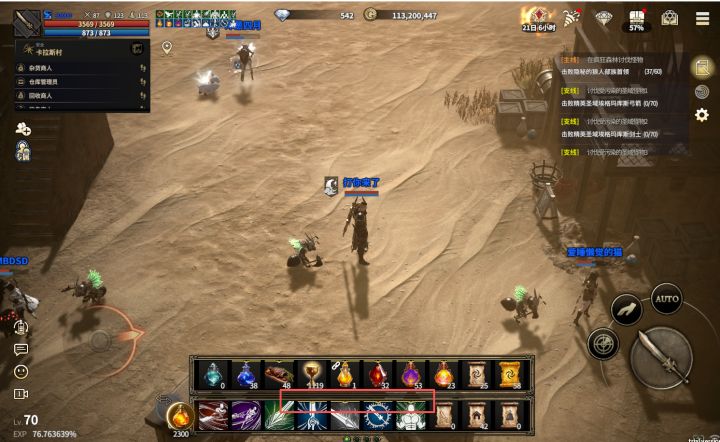Click the character weapon portrait
This screenshot has height=442, width=720.
click(27, 23)
